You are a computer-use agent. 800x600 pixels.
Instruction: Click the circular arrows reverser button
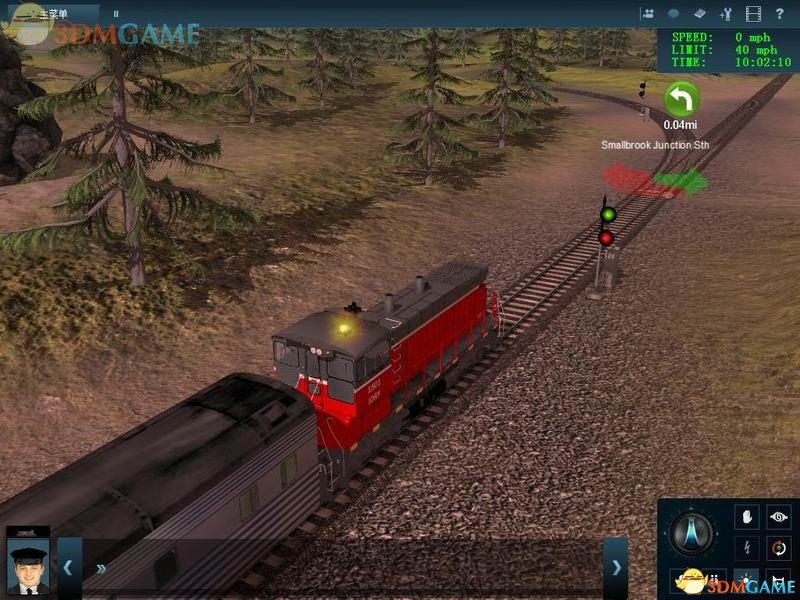779,548
